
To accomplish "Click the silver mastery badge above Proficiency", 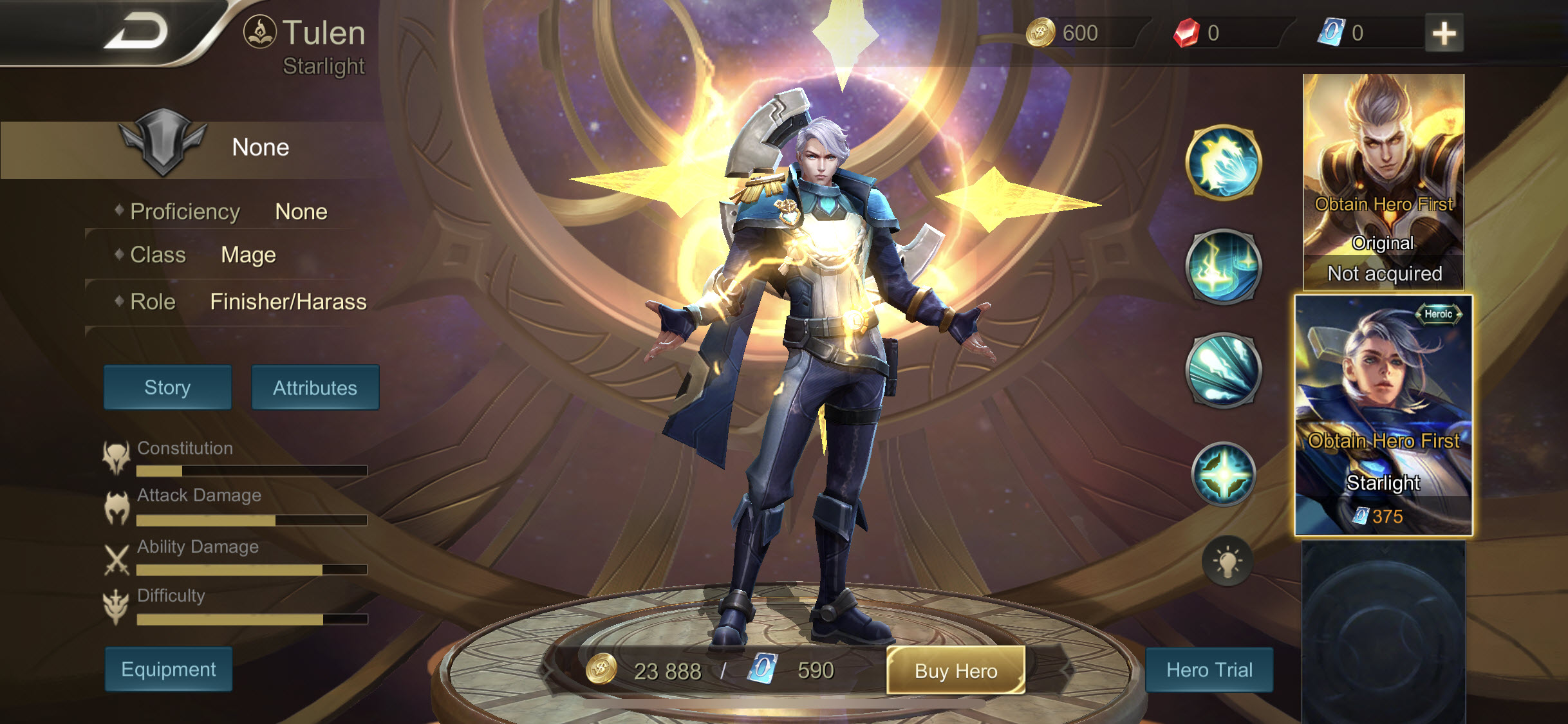I will [162, 147].
